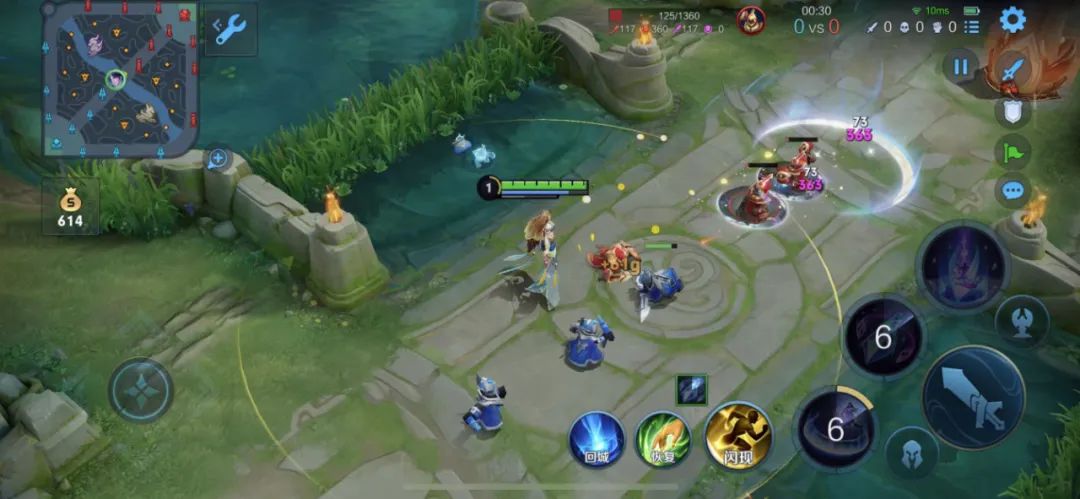
Task: Tap the blue wrench tool button
Action: point(231,30)
